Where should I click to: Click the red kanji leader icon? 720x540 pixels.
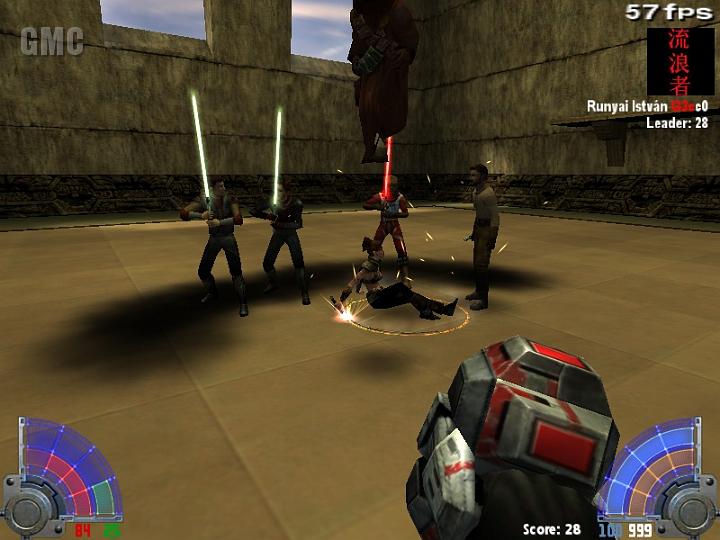pyautogui.click(x=680, y=61)
